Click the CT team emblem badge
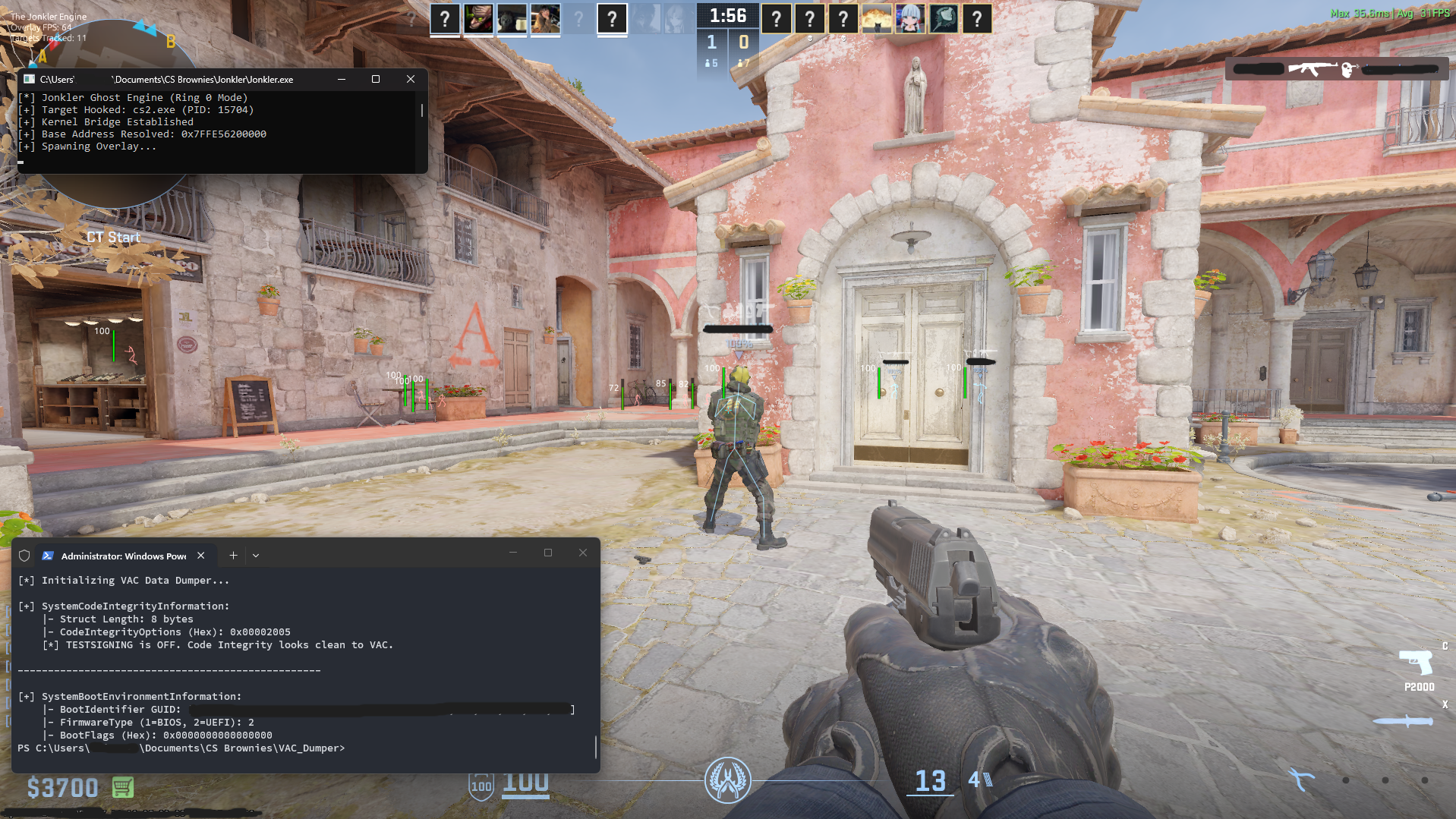Image resolution: width=1456 pixels, height=819 pixels. pos(727,780)
